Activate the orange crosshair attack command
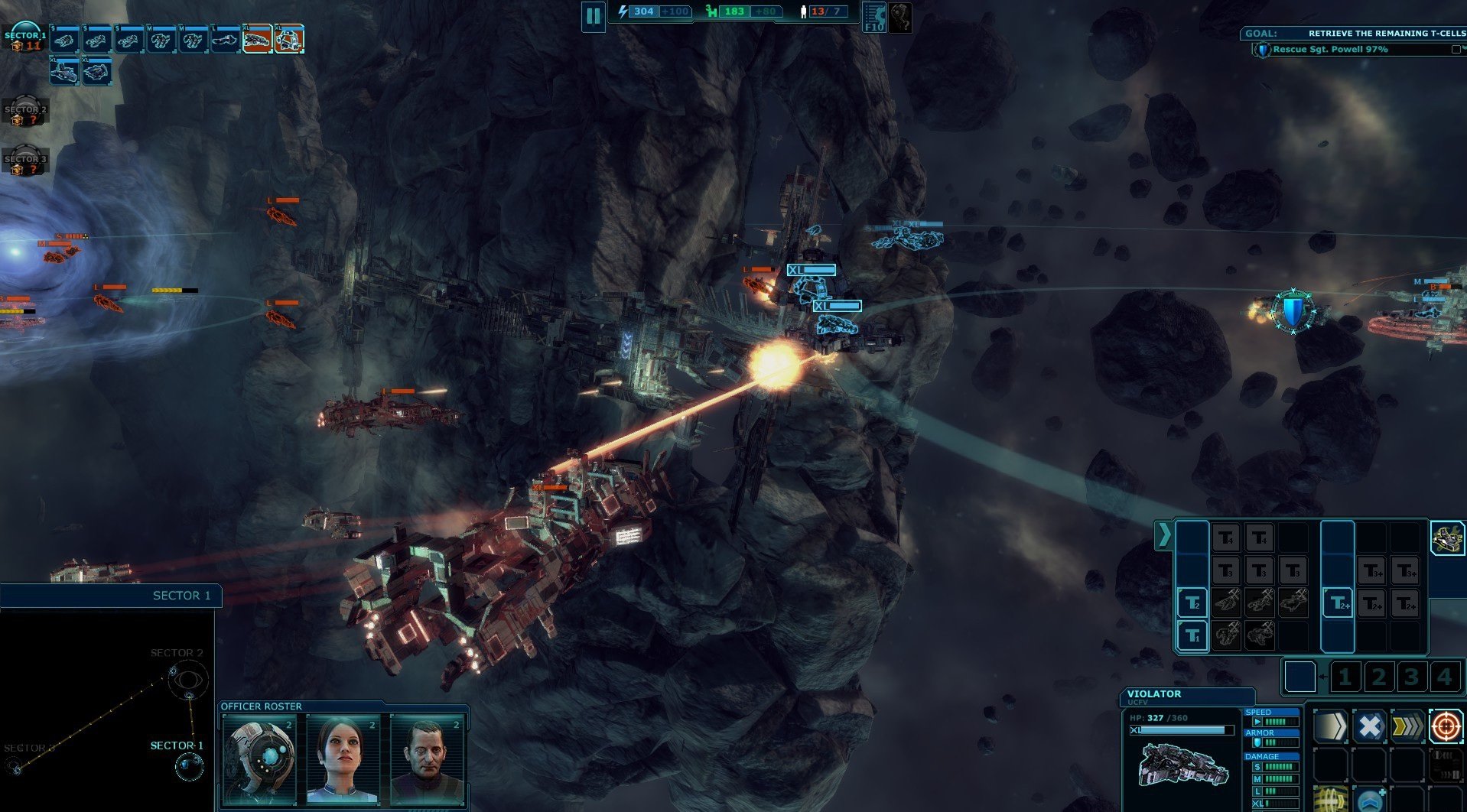 tap(1446, 726)
